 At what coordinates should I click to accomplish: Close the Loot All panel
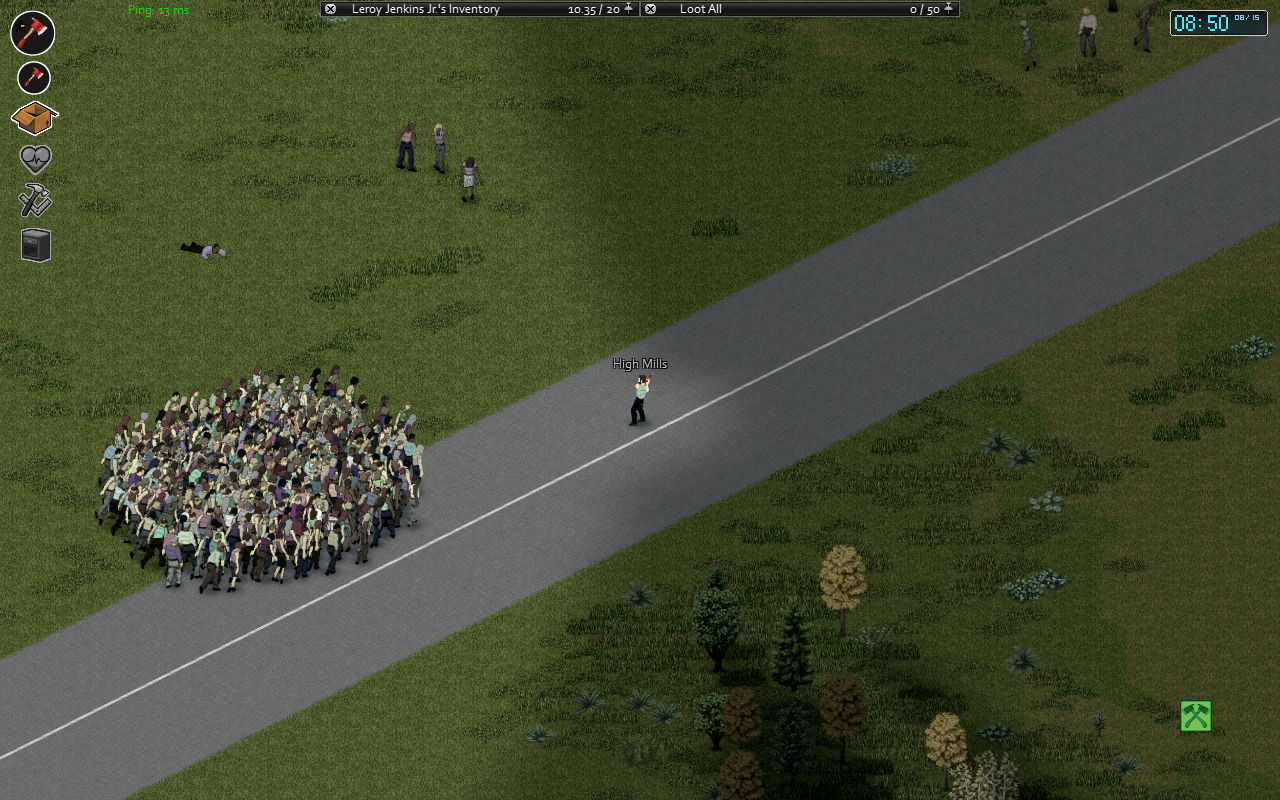pyautogui.click(x=649, y=8)
